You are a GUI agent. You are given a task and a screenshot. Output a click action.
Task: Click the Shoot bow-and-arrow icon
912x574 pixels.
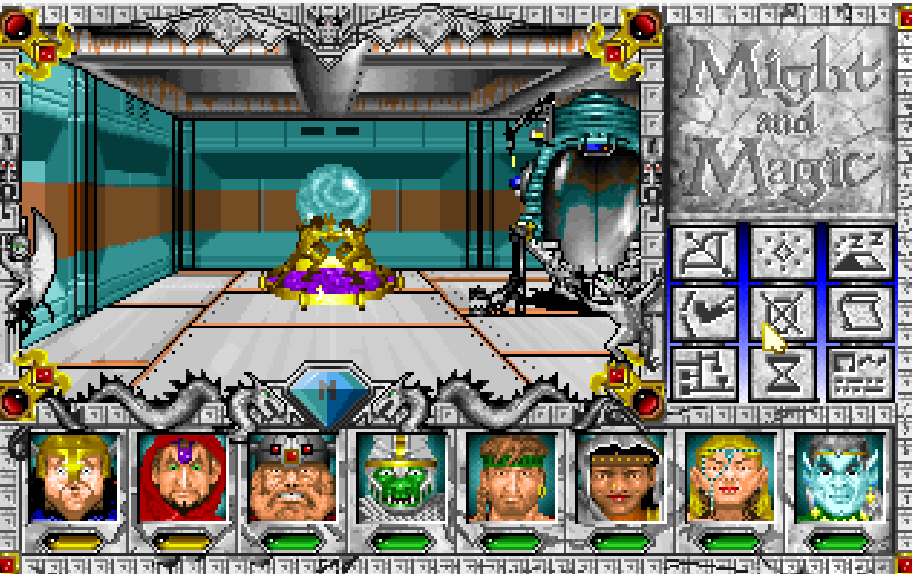coord(704,253)
